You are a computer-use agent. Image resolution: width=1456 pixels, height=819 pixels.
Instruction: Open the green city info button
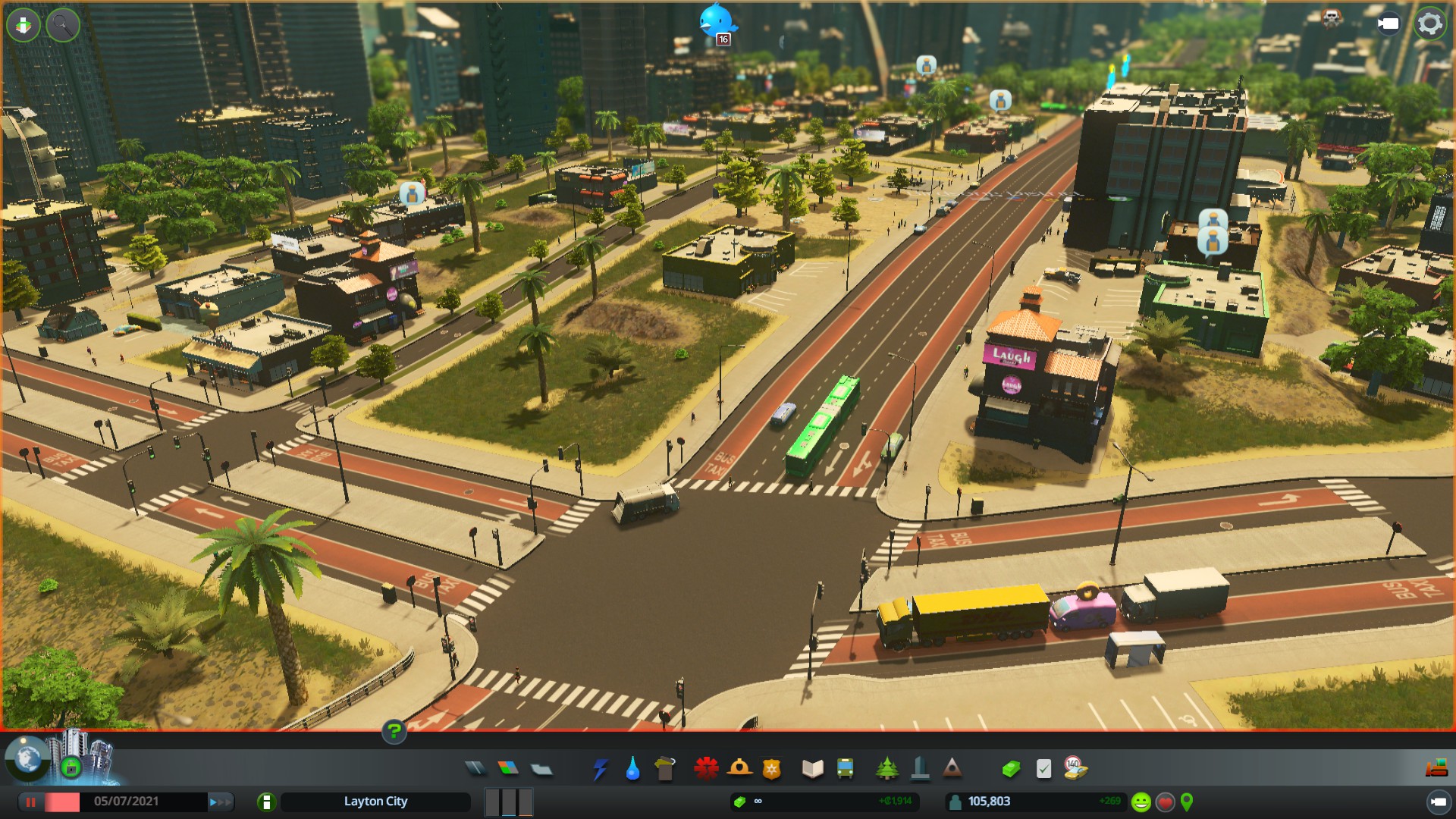click(266, 802)
